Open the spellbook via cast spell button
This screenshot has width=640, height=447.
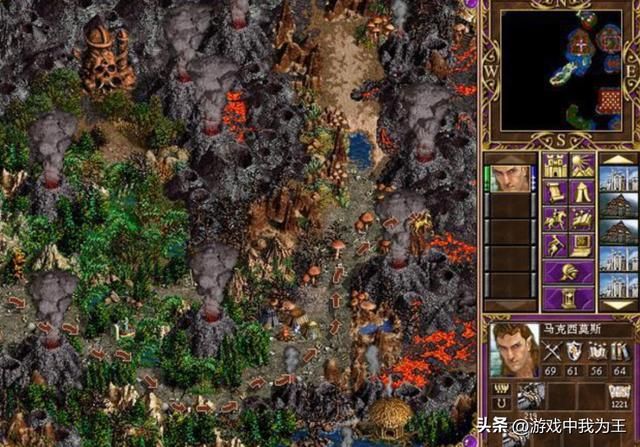point(581,218)
